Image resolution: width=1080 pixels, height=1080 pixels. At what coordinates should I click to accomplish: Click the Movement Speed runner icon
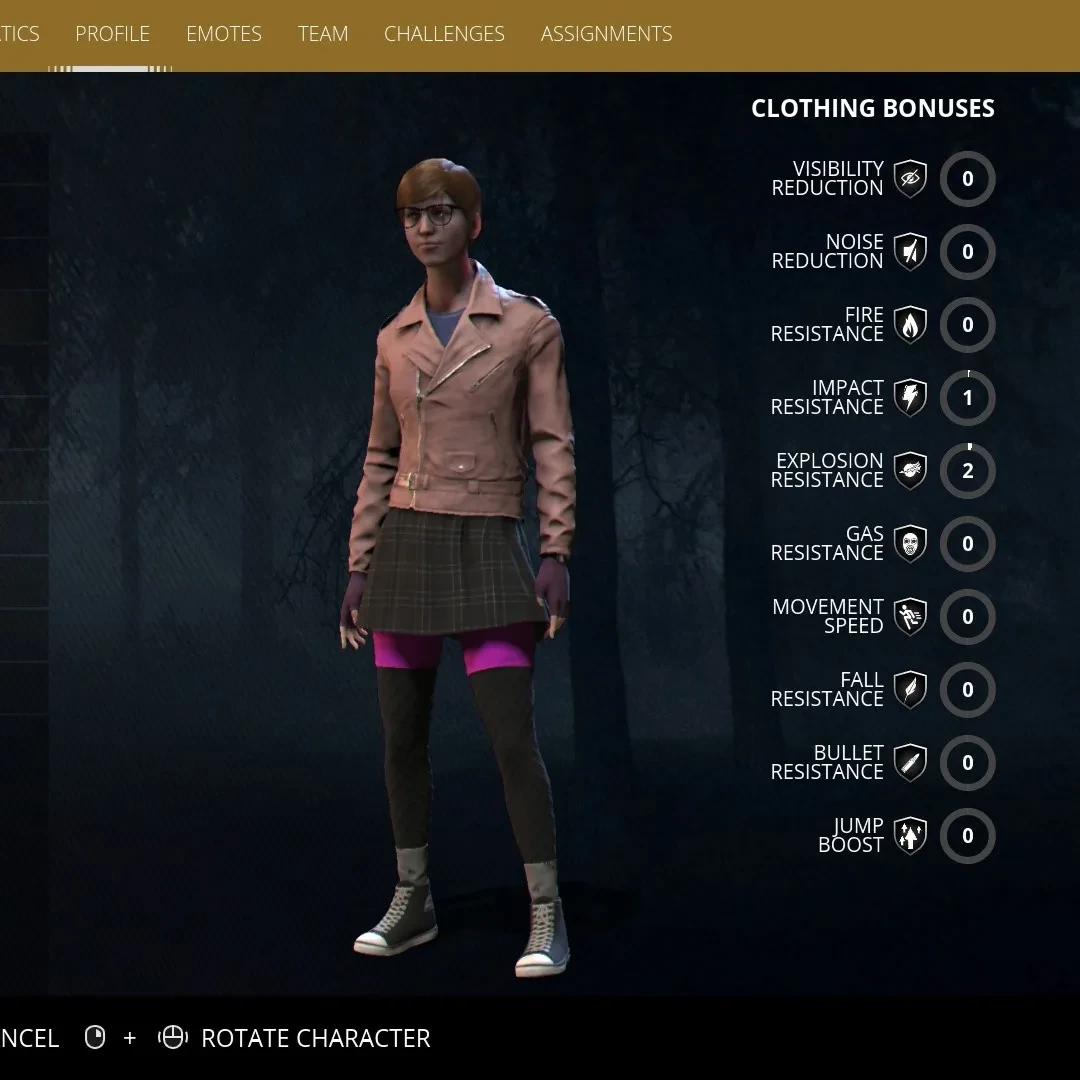coord(910,617)
